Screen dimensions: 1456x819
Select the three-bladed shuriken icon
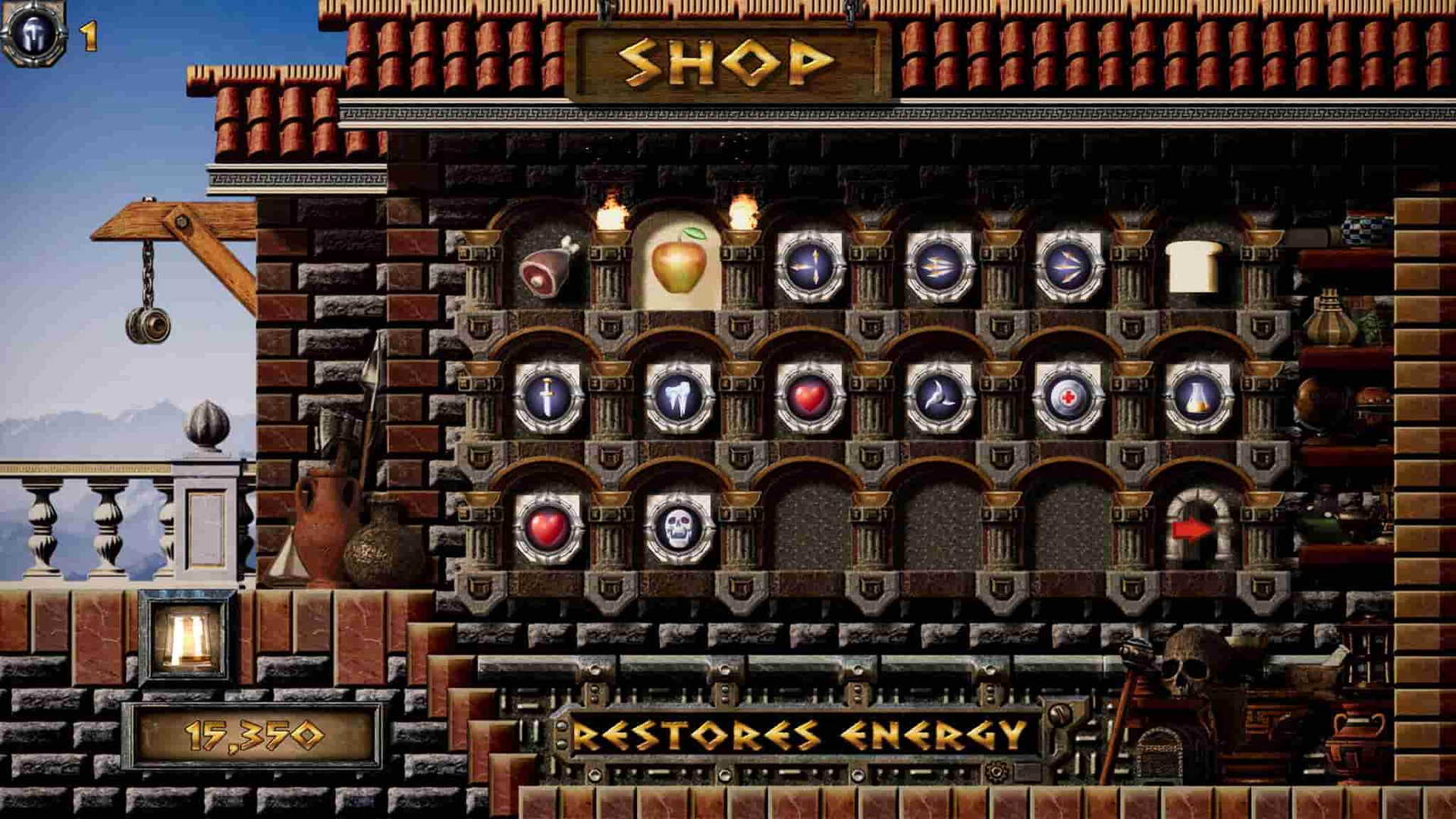pos(939,397)
